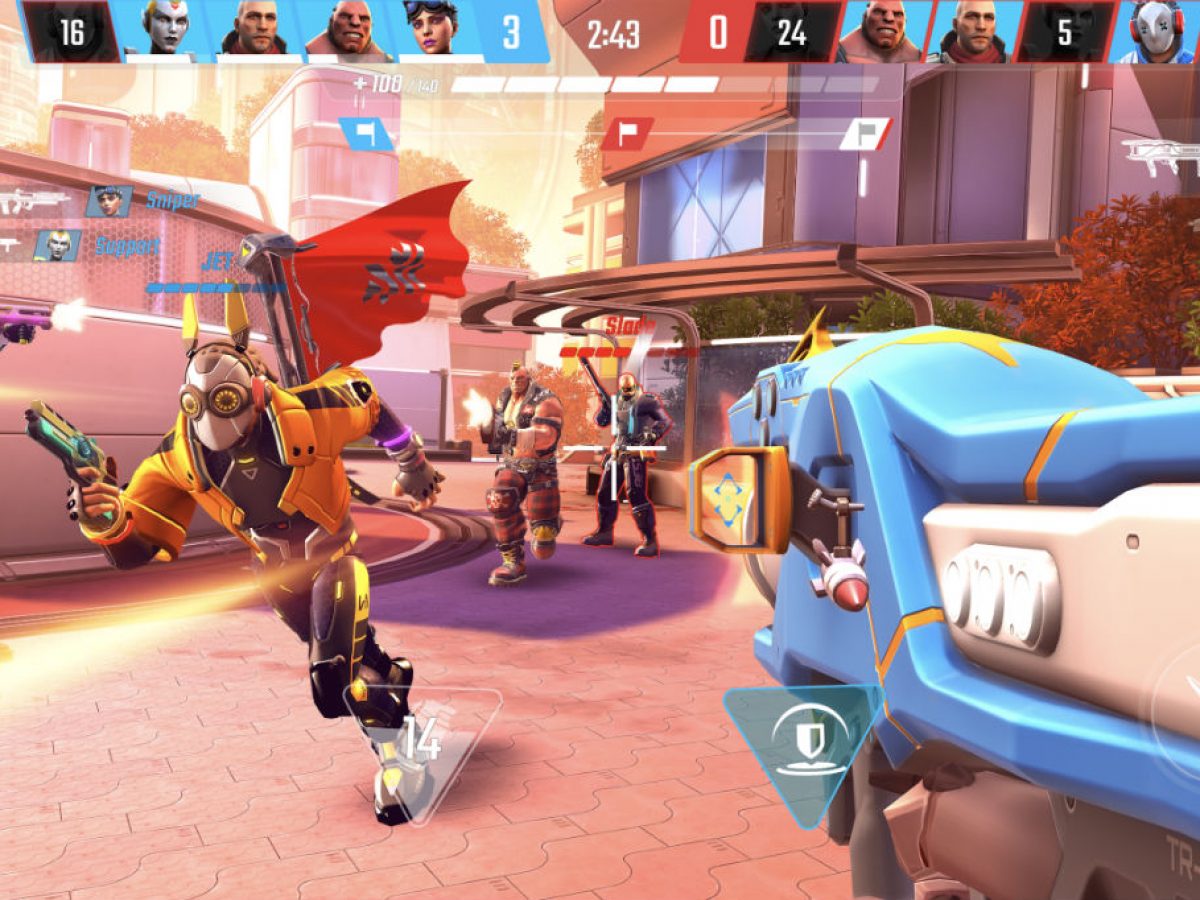Click the red team flag indicator

tap(627, 134)
